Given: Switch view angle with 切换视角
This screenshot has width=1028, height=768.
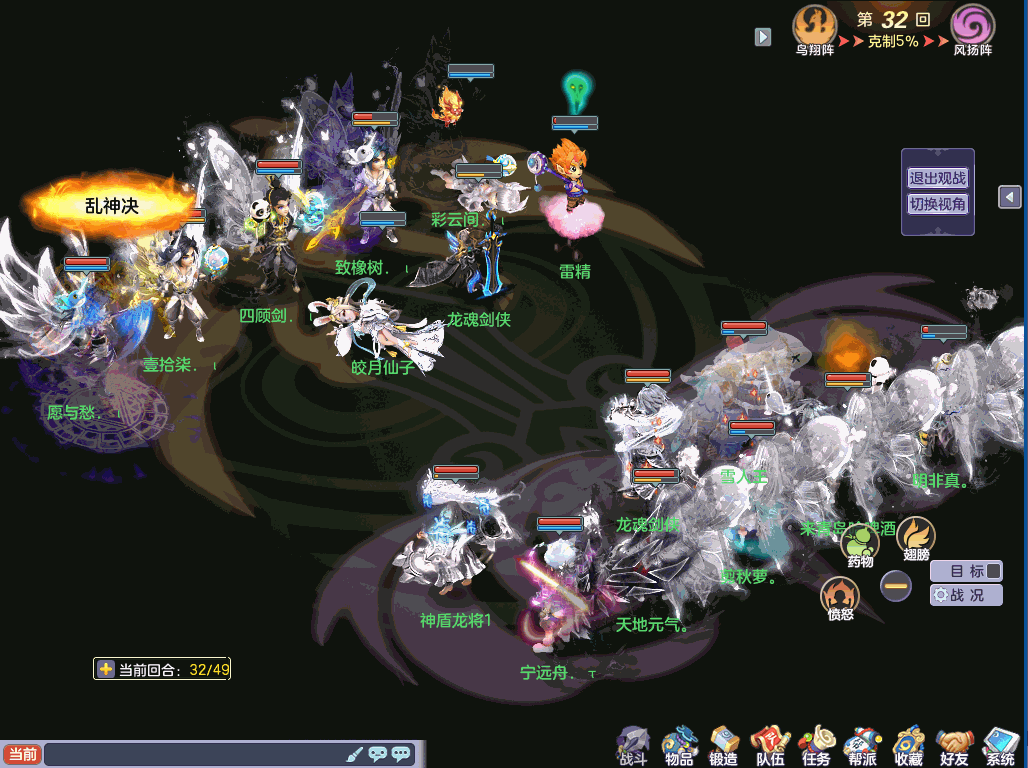Looking at the screenshot, I should pyautogui.click(x=937, y=204).
